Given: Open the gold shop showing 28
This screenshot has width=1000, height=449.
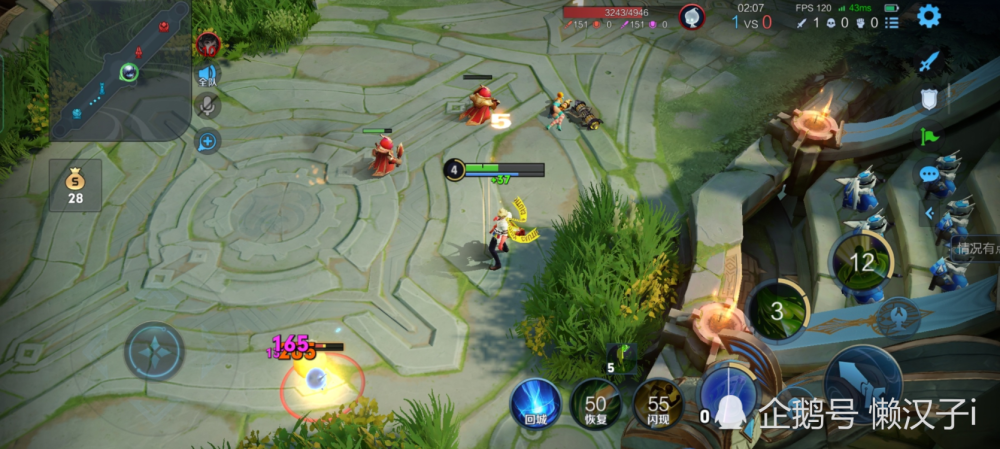Looking at the screenshot, I should tap(75, 186).
